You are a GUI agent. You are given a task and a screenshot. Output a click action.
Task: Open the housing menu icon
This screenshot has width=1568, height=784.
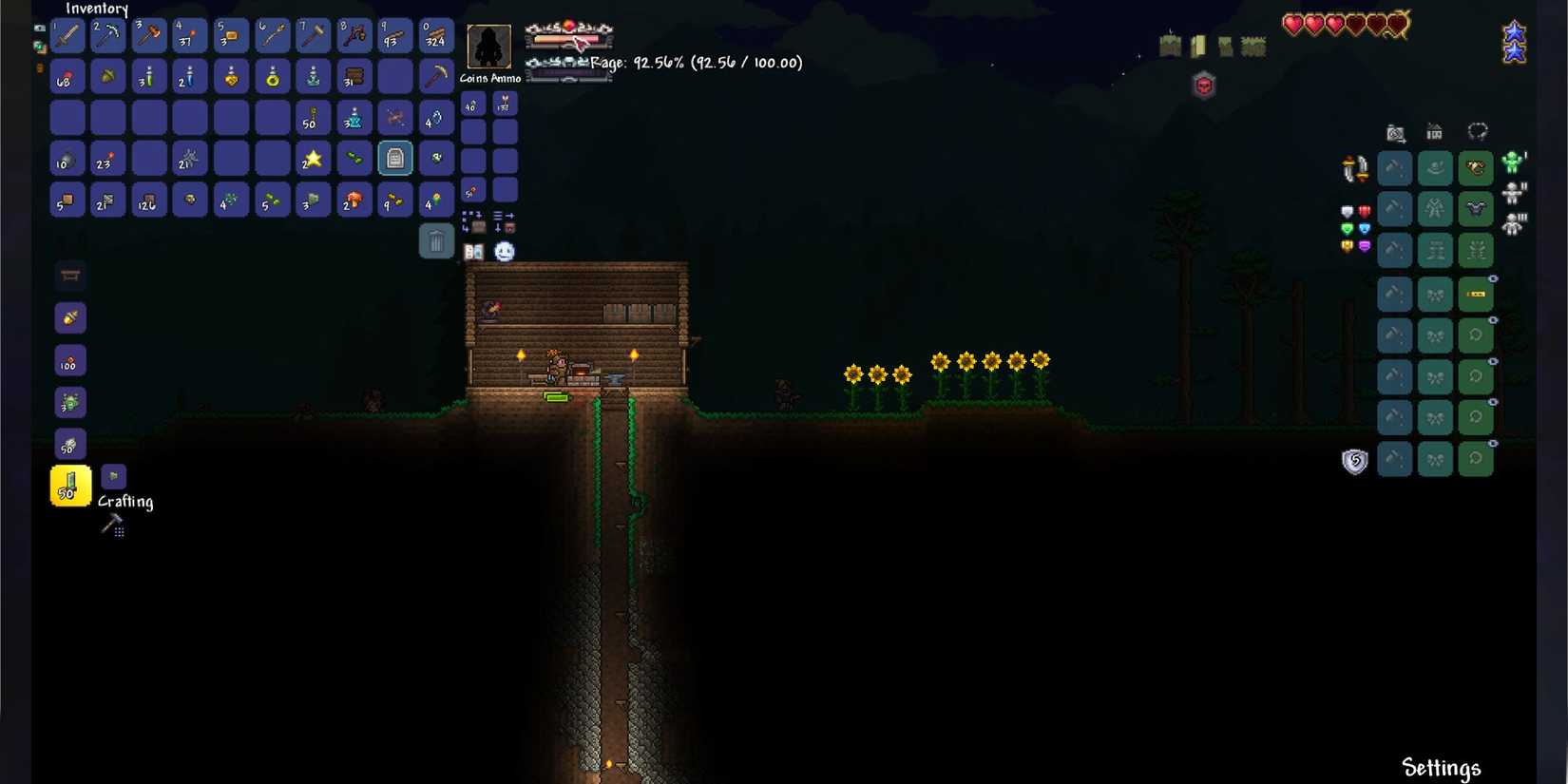pos(1434,132)
